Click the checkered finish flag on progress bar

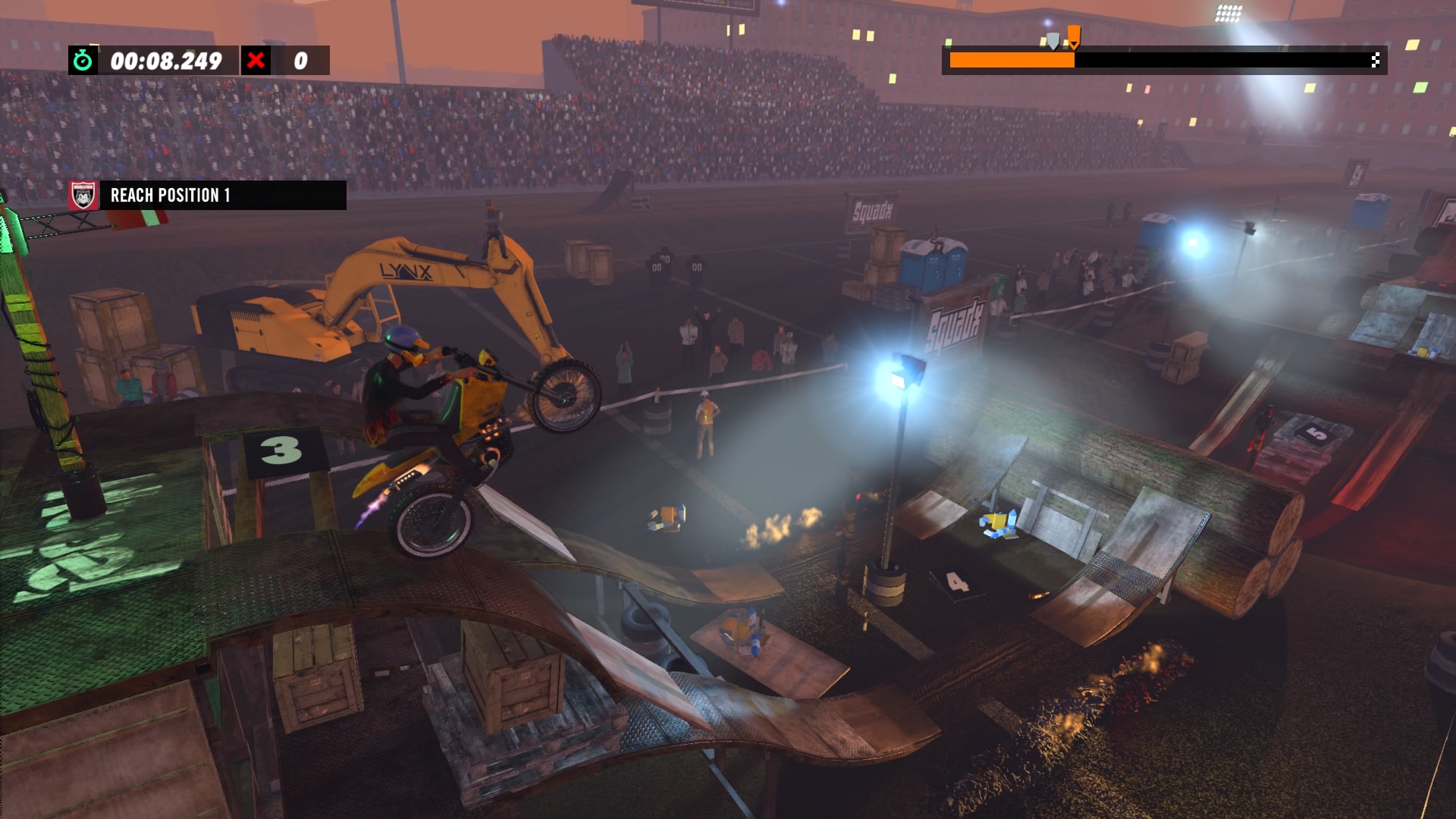coord(1375,61)
